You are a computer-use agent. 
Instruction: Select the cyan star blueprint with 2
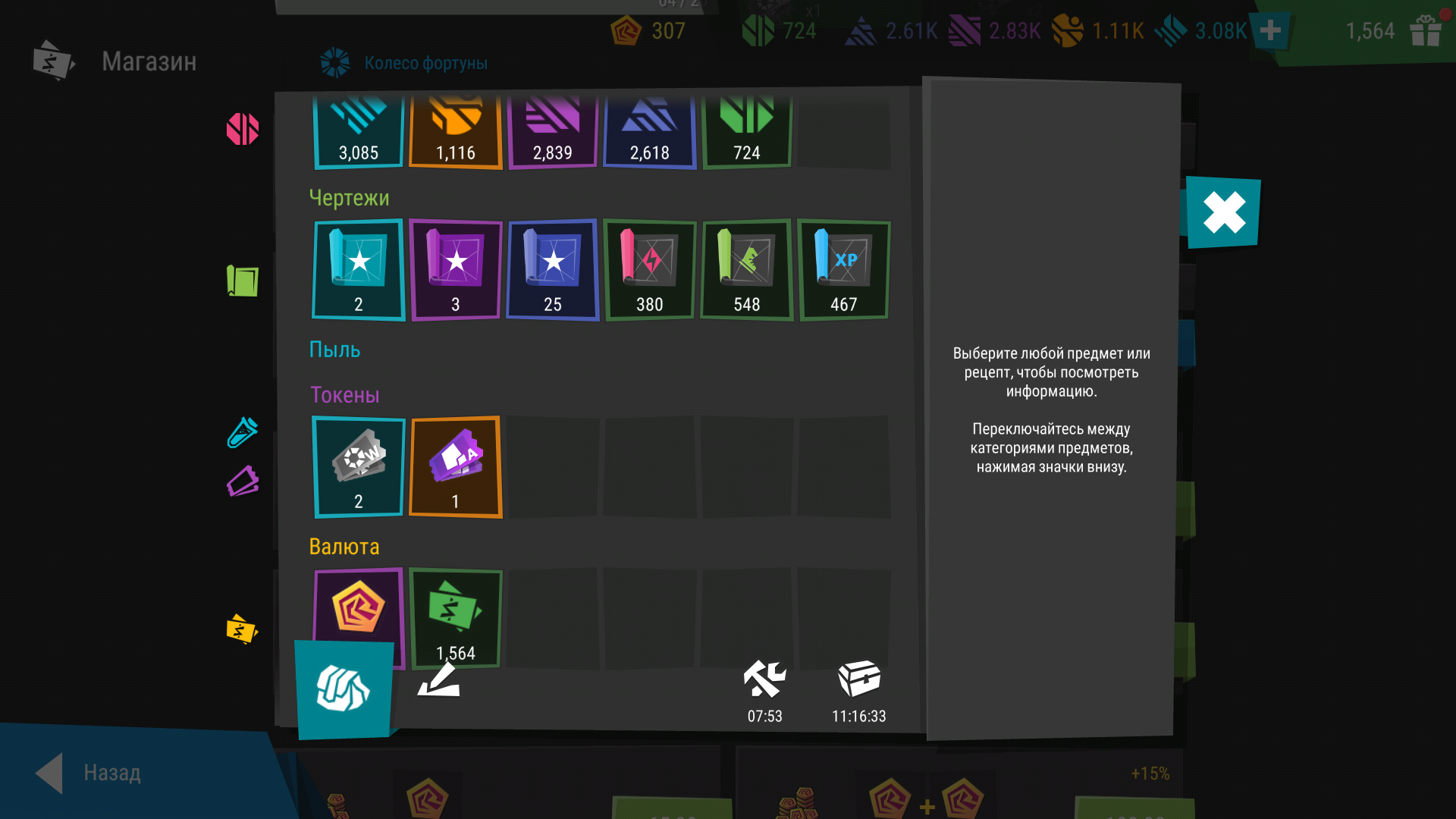pos(359,270)
